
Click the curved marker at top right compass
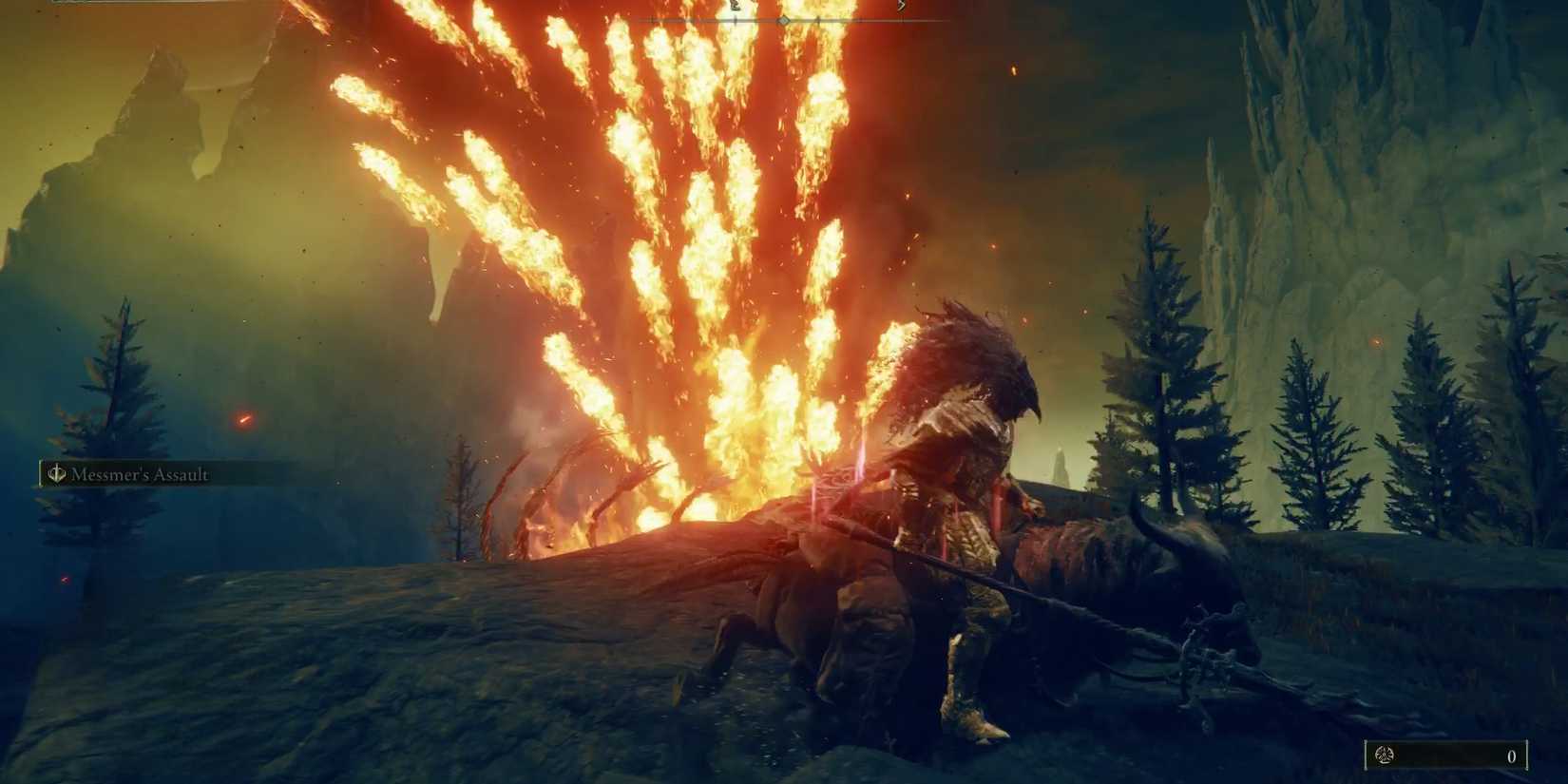coord(900,7)
